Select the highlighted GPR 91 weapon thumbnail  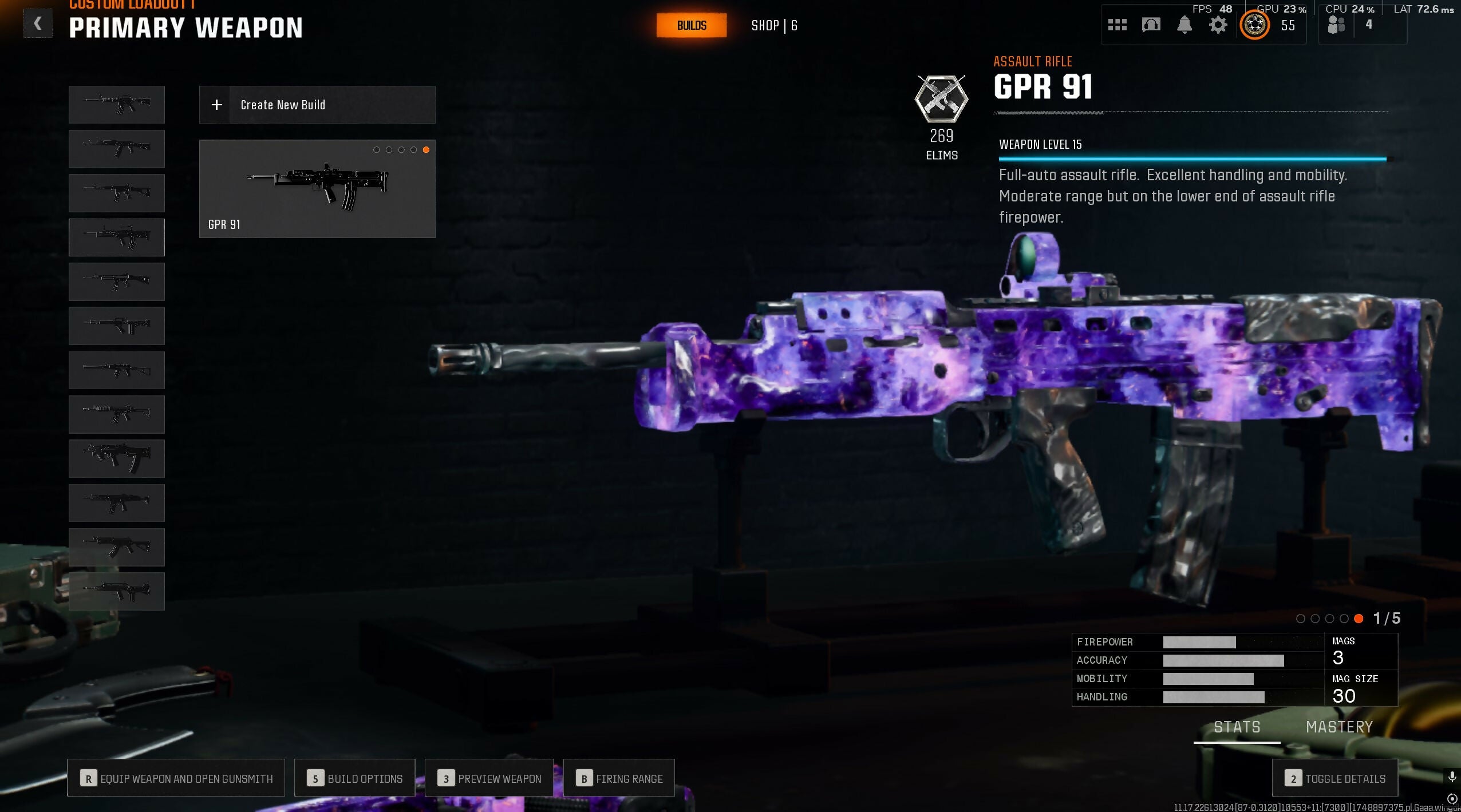(x=117, y=237)
